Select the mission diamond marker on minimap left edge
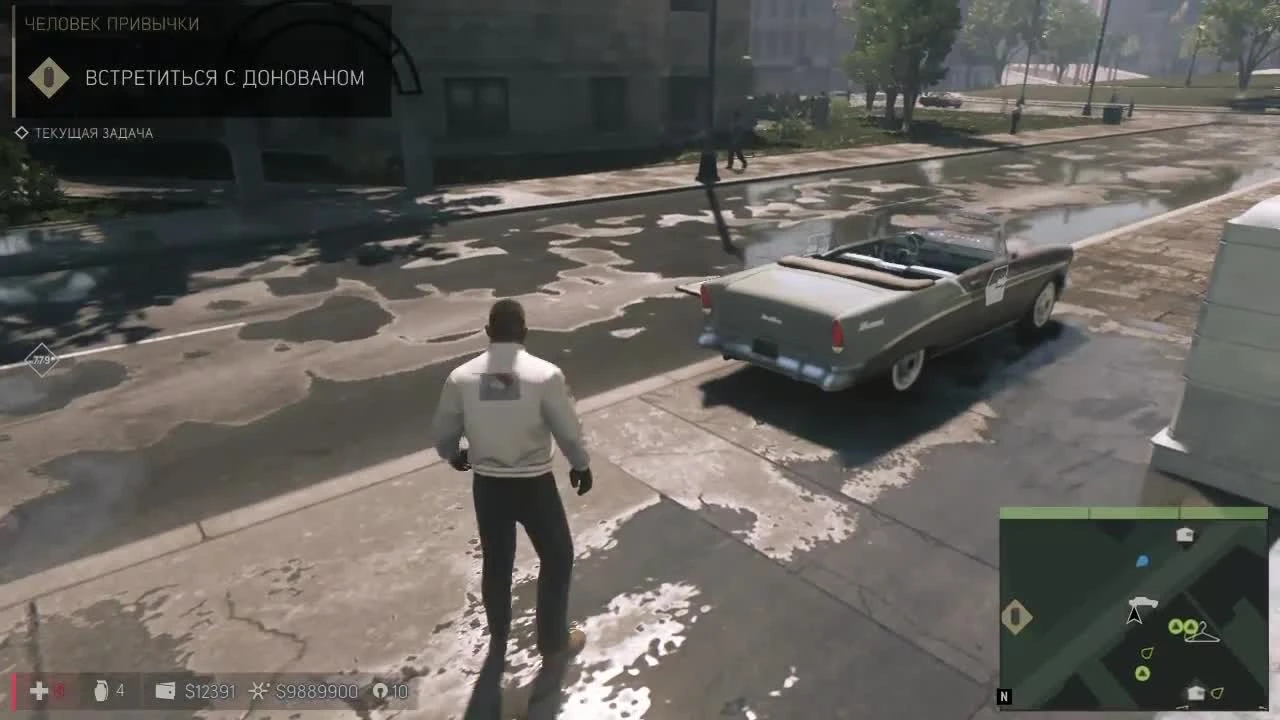1280x720 pixels. 1015,618
